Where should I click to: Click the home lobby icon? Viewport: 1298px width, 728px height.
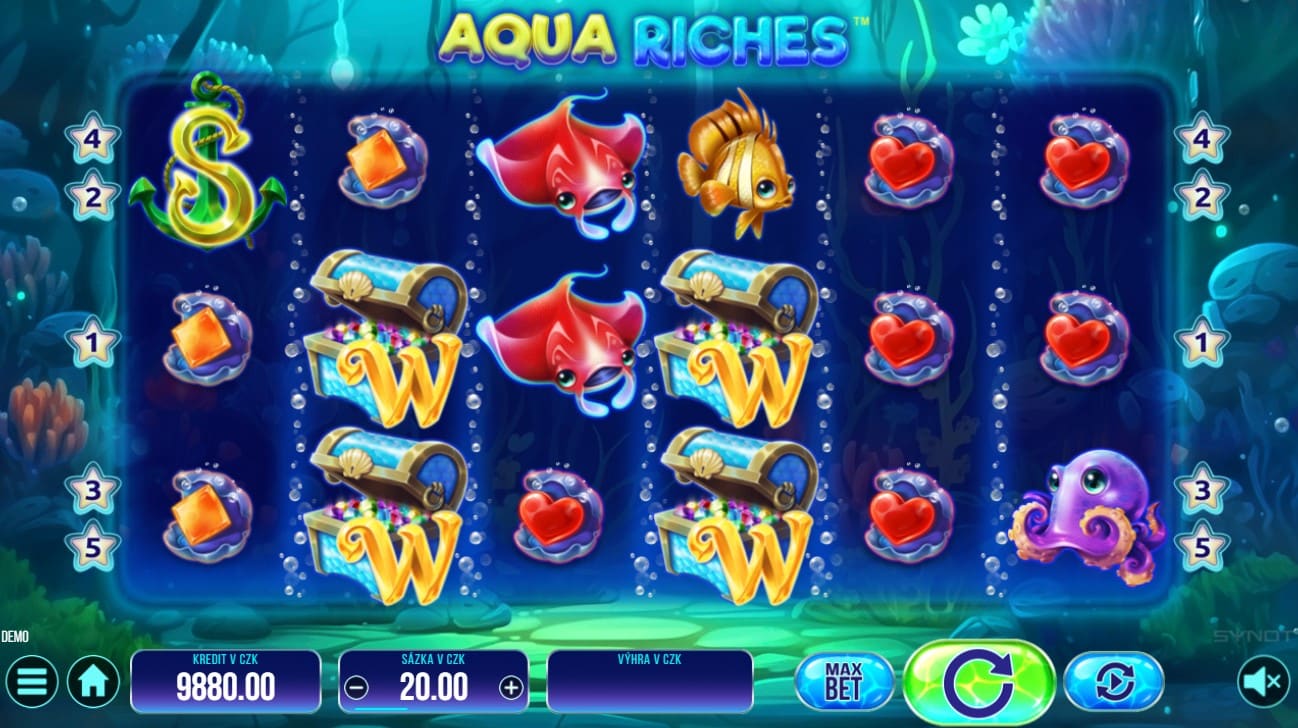93,681
